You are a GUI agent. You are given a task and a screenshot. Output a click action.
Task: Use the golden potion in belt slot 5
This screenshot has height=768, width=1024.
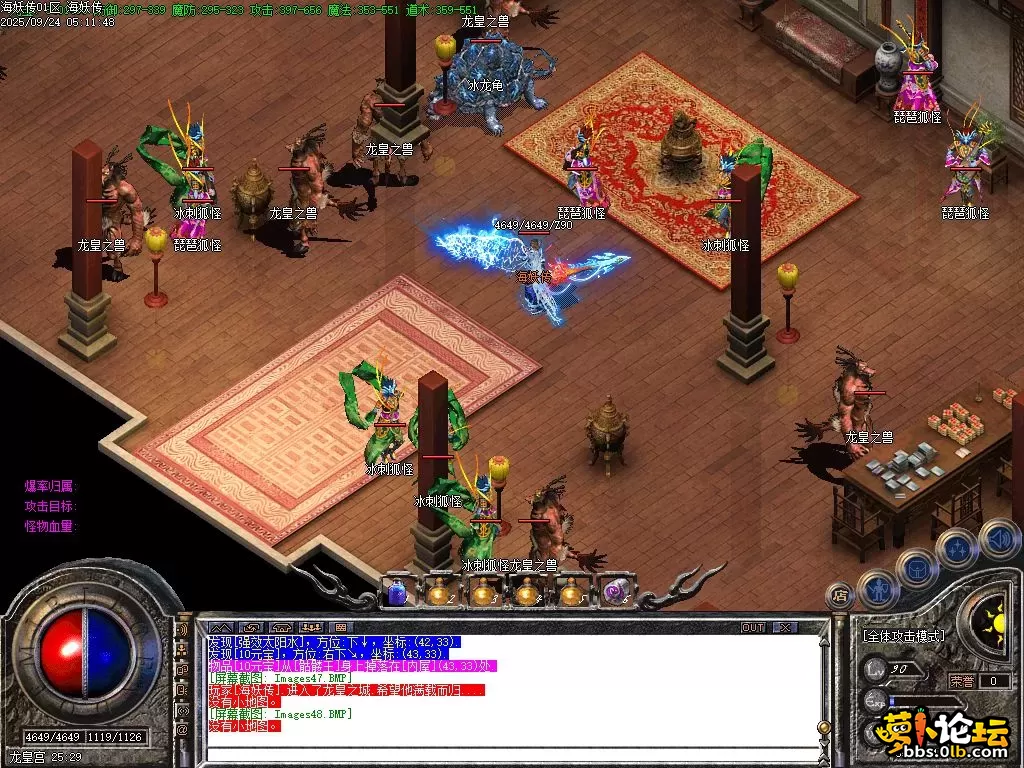click(572, 593)
